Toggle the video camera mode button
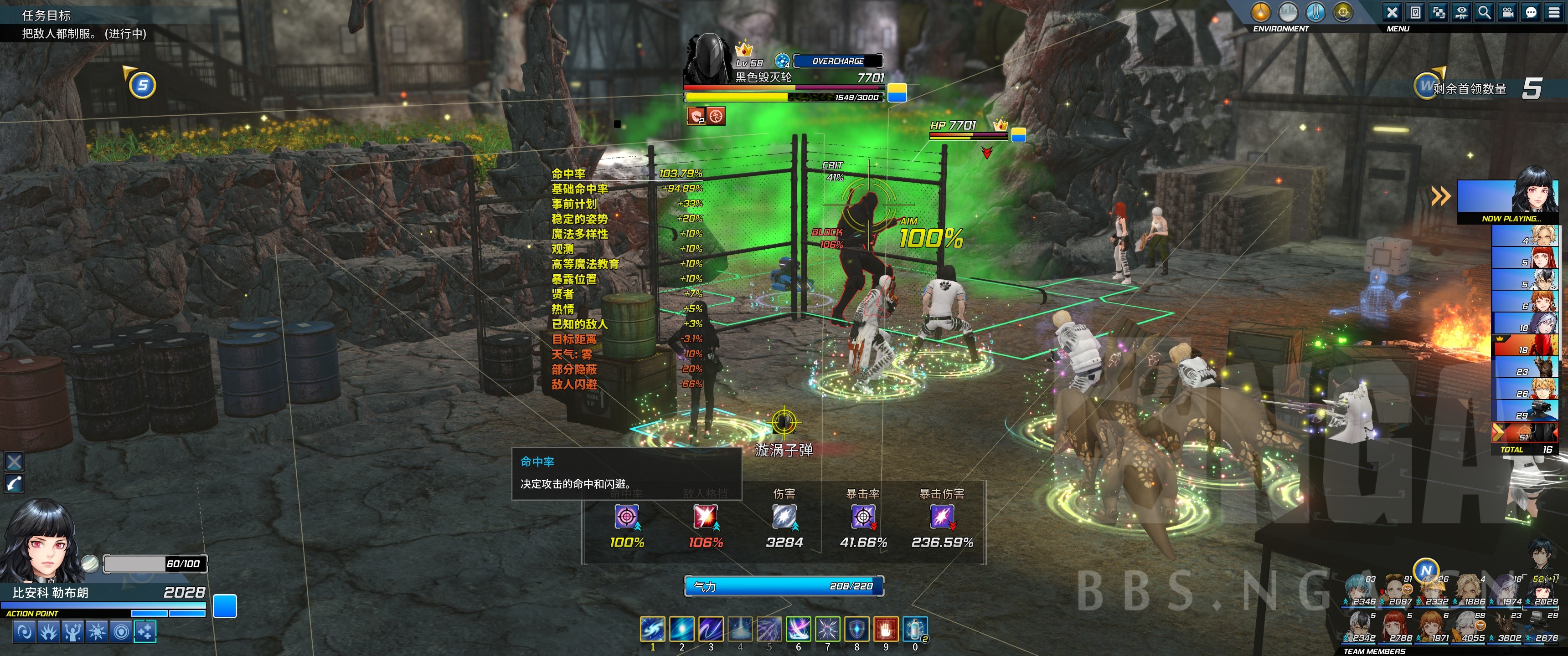The image size is (1568, 656). tap(1507, 12)
